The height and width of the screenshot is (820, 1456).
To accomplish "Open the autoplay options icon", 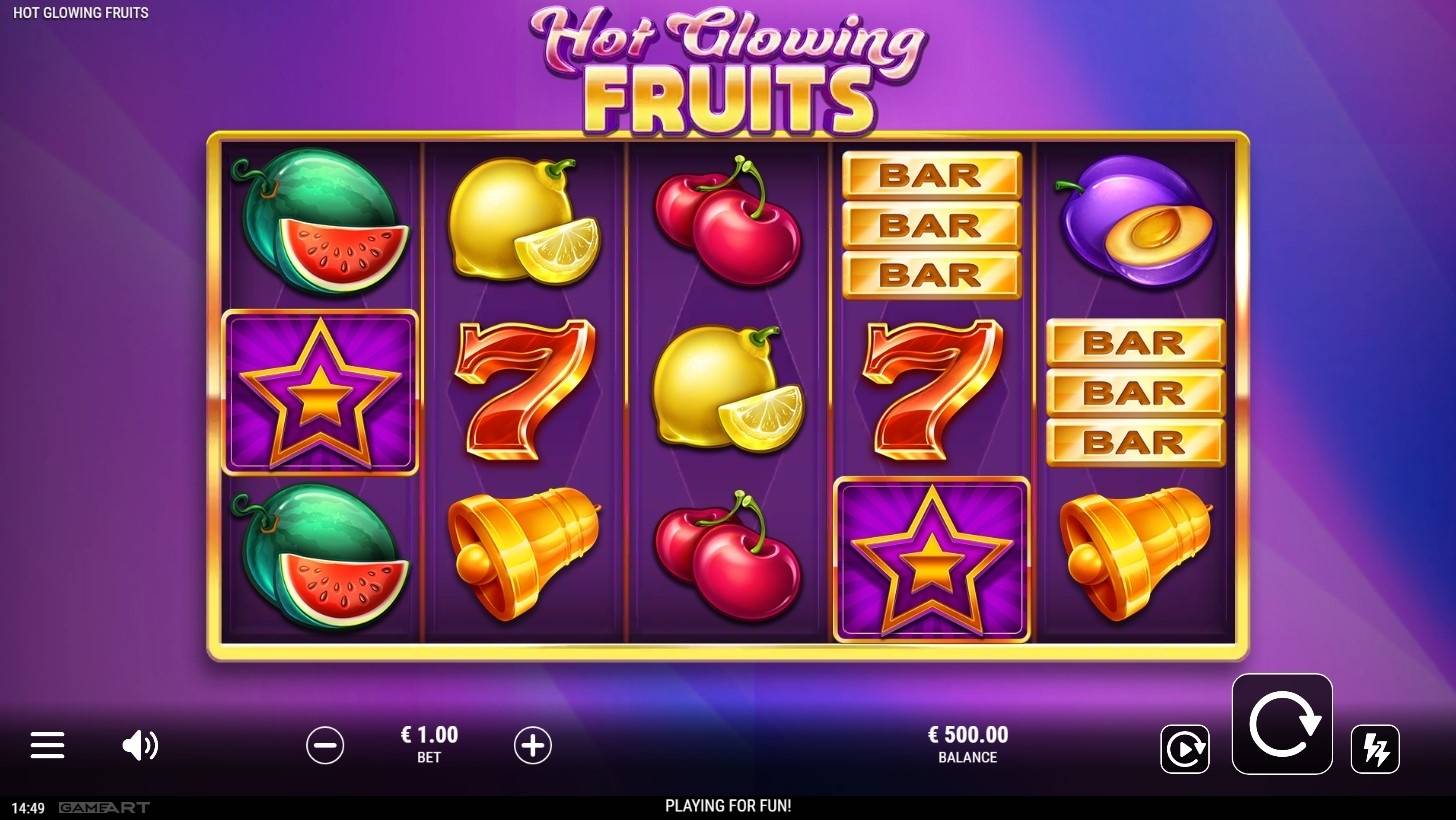I will pos(1185,748).
